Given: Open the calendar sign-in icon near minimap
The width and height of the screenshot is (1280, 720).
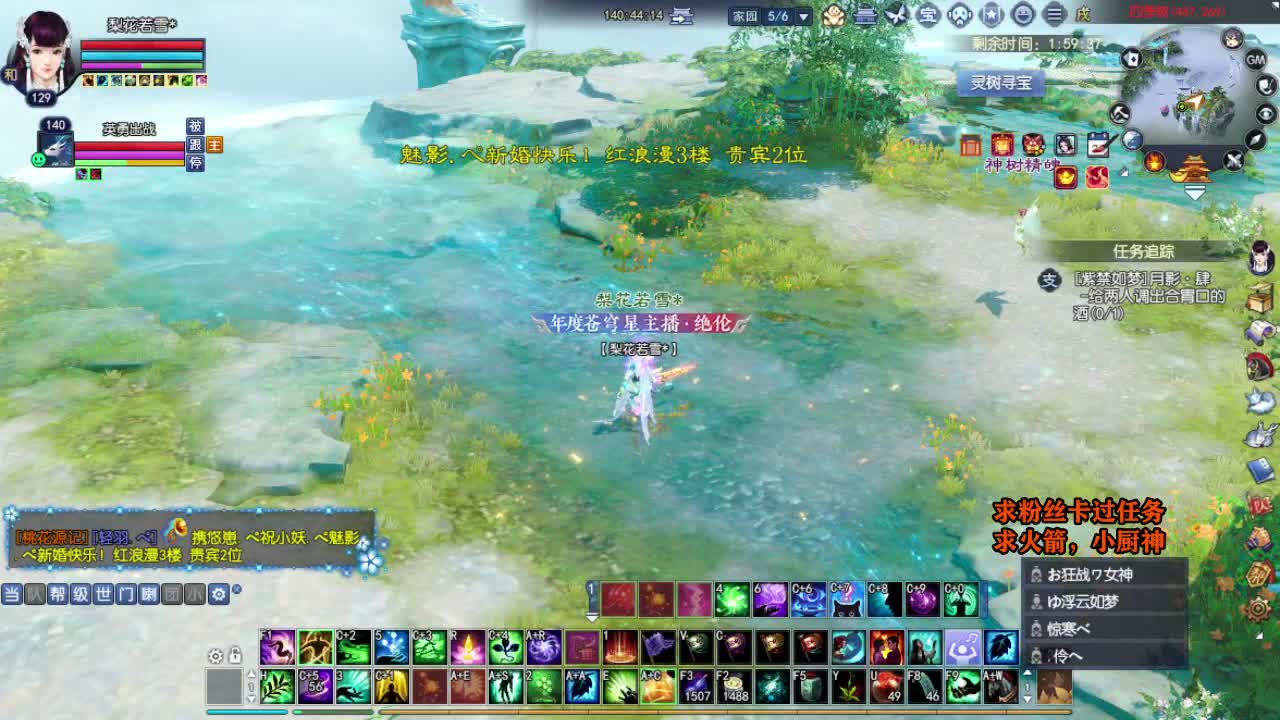Looking at the screenshot, I should click(x=1098, y=144).
